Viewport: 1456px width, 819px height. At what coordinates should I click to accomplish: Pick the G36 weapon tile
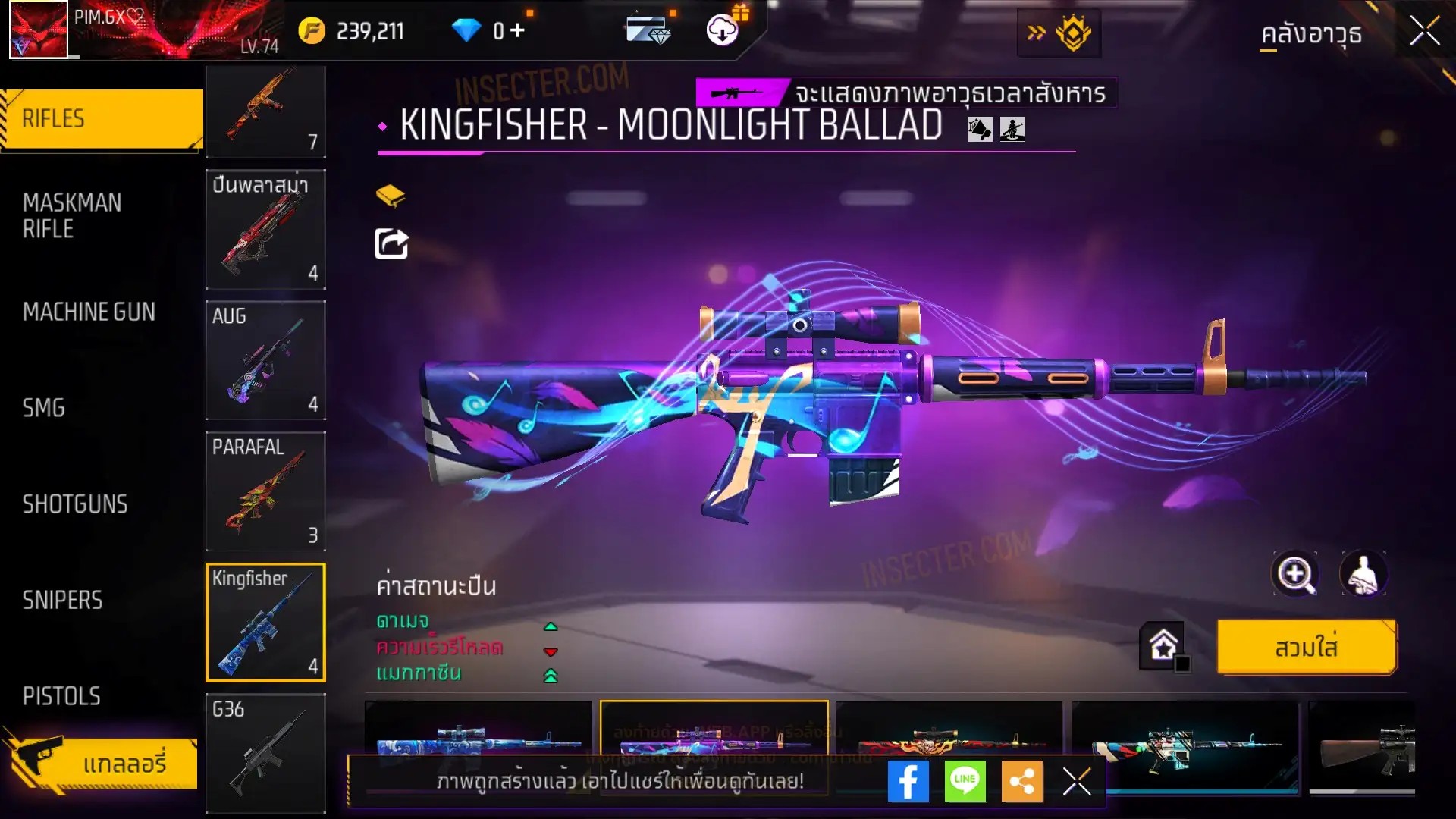click(x=265, y=752)
